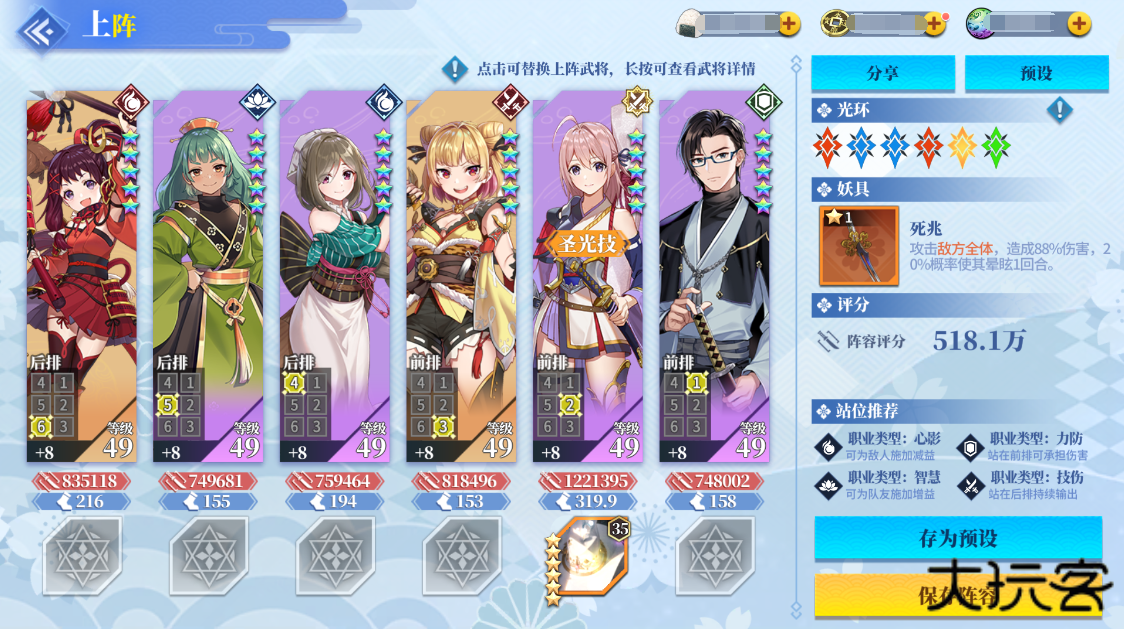Go back using the arrow button
The image size is (1124, 629).
coord(40,27)
